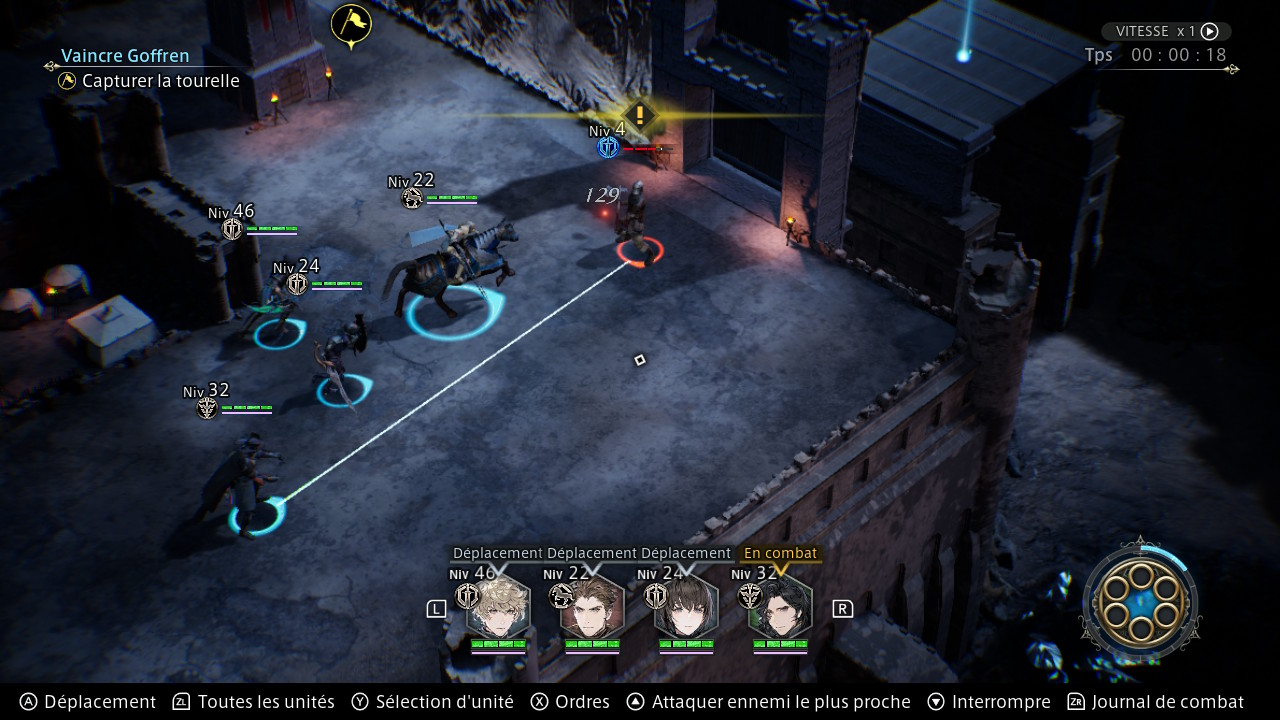Change the battle speed with the VITESSE control
Image resolution: width=1280 pixels, height=720 pixels.
point(1166,31)
